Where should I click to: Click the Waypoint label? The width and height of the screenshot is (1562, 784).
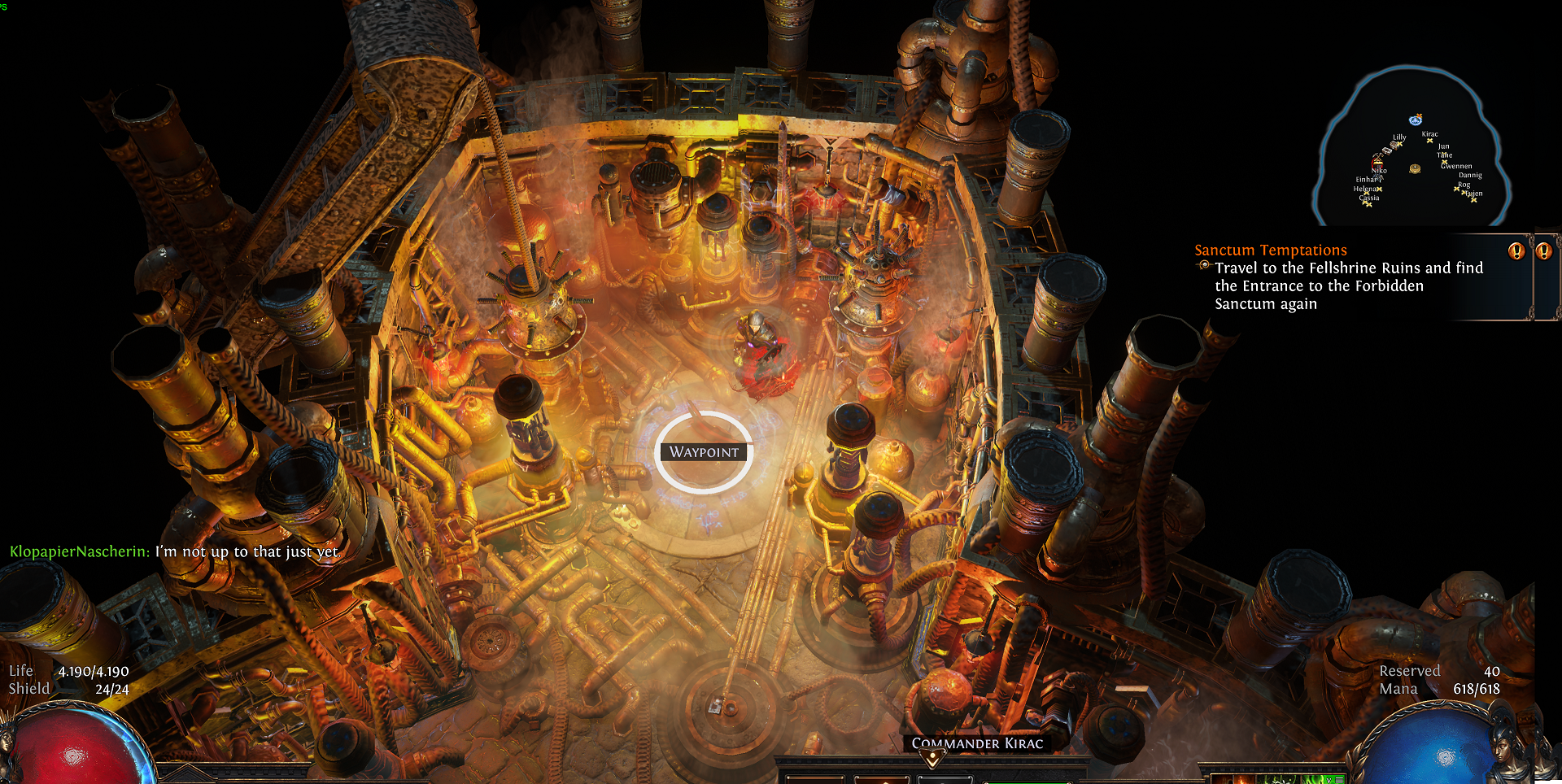(704, 452)
